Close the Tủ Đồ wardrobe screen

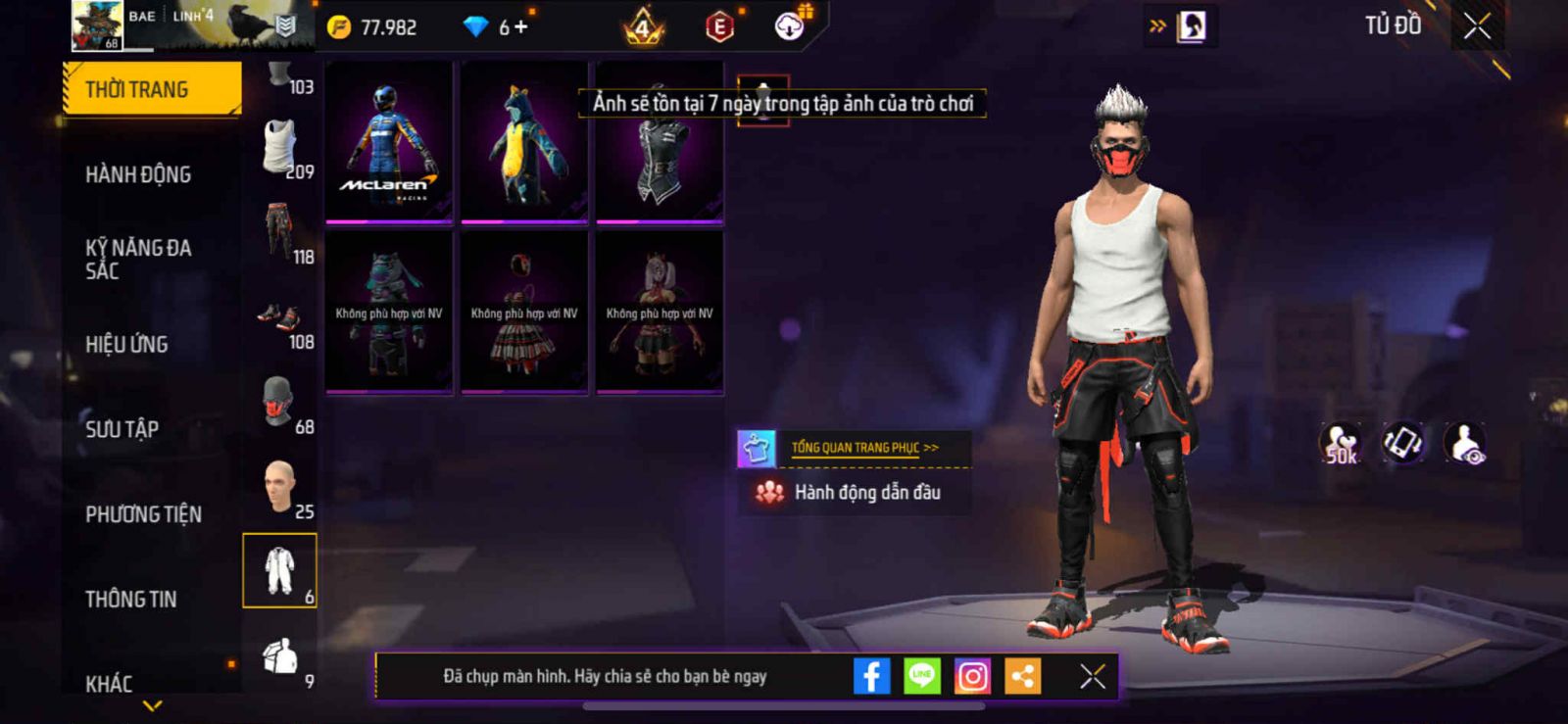coord(1477,26)
